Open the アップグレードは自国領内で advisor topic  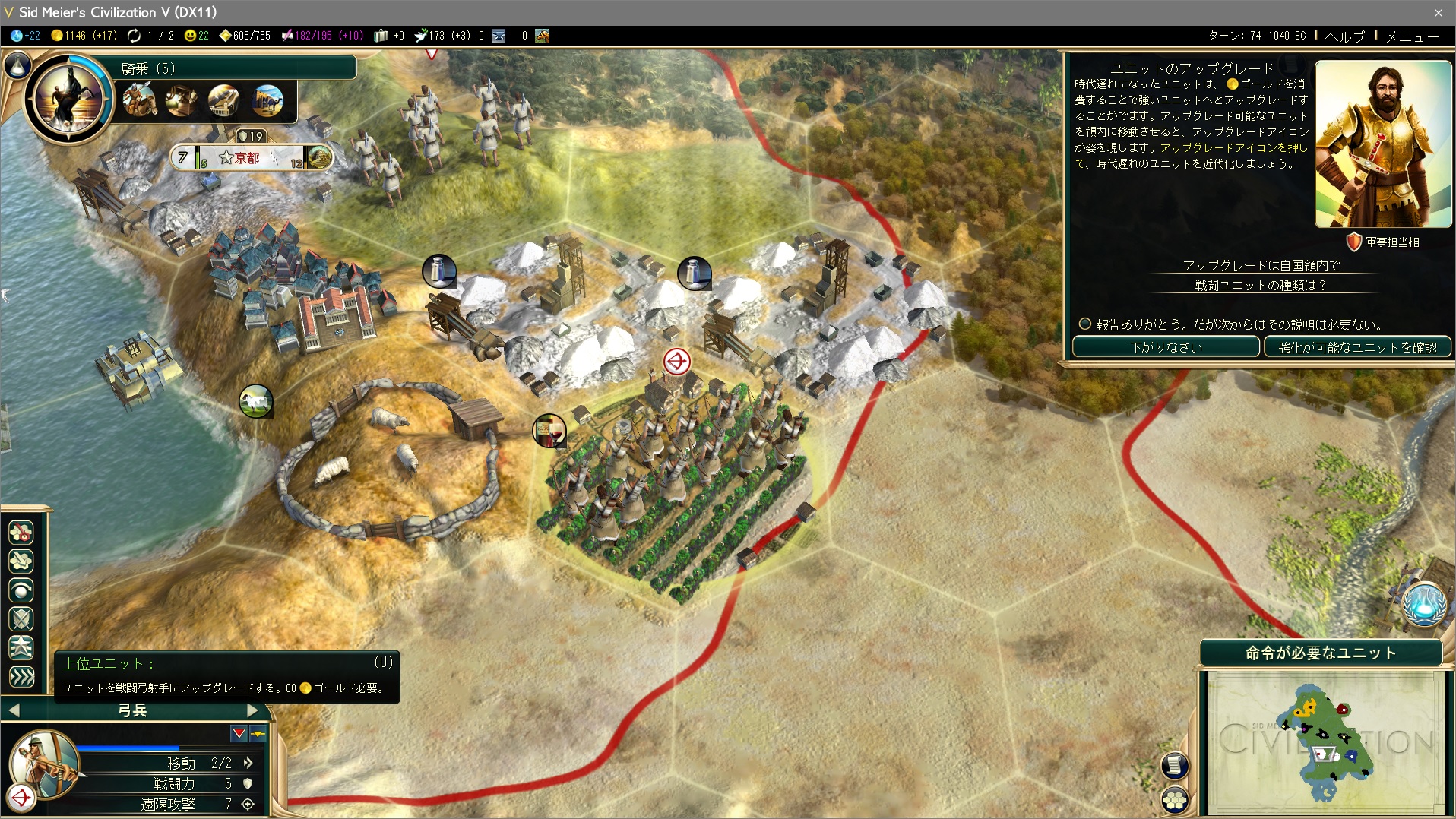[1261, 265]
